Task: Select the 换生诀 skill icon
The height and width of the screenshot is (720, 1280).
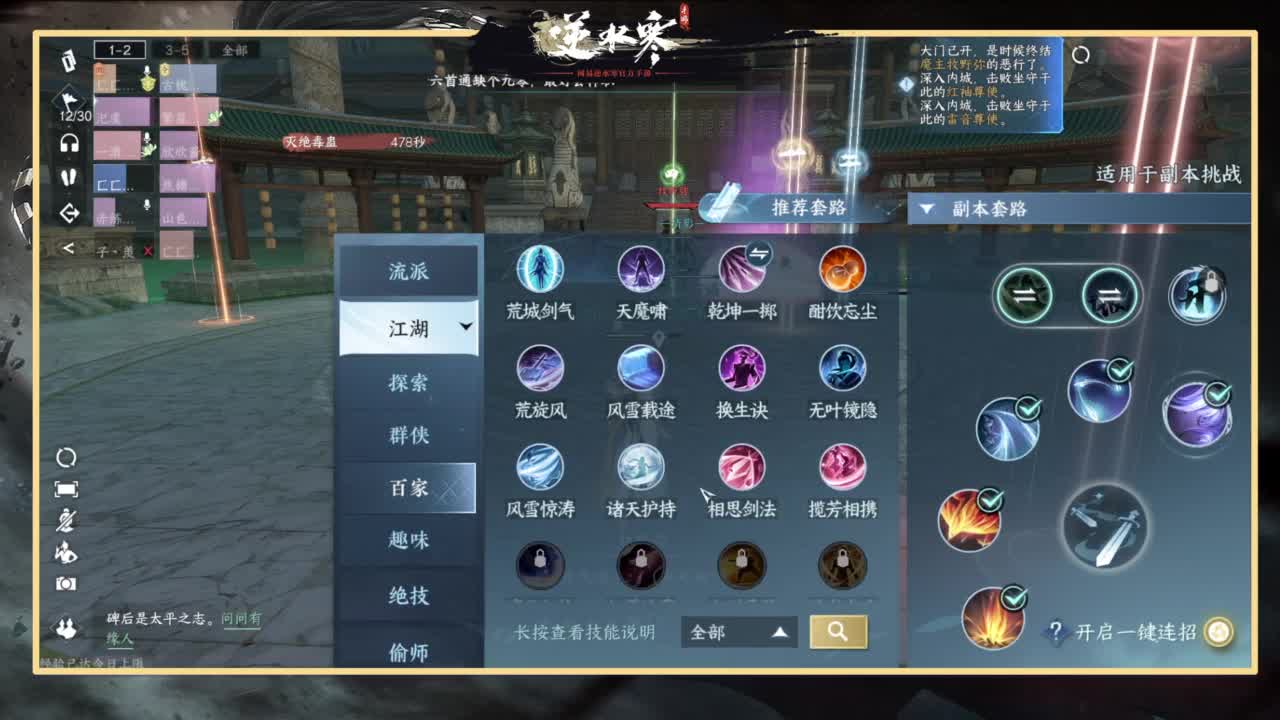Action: [740, 374]
